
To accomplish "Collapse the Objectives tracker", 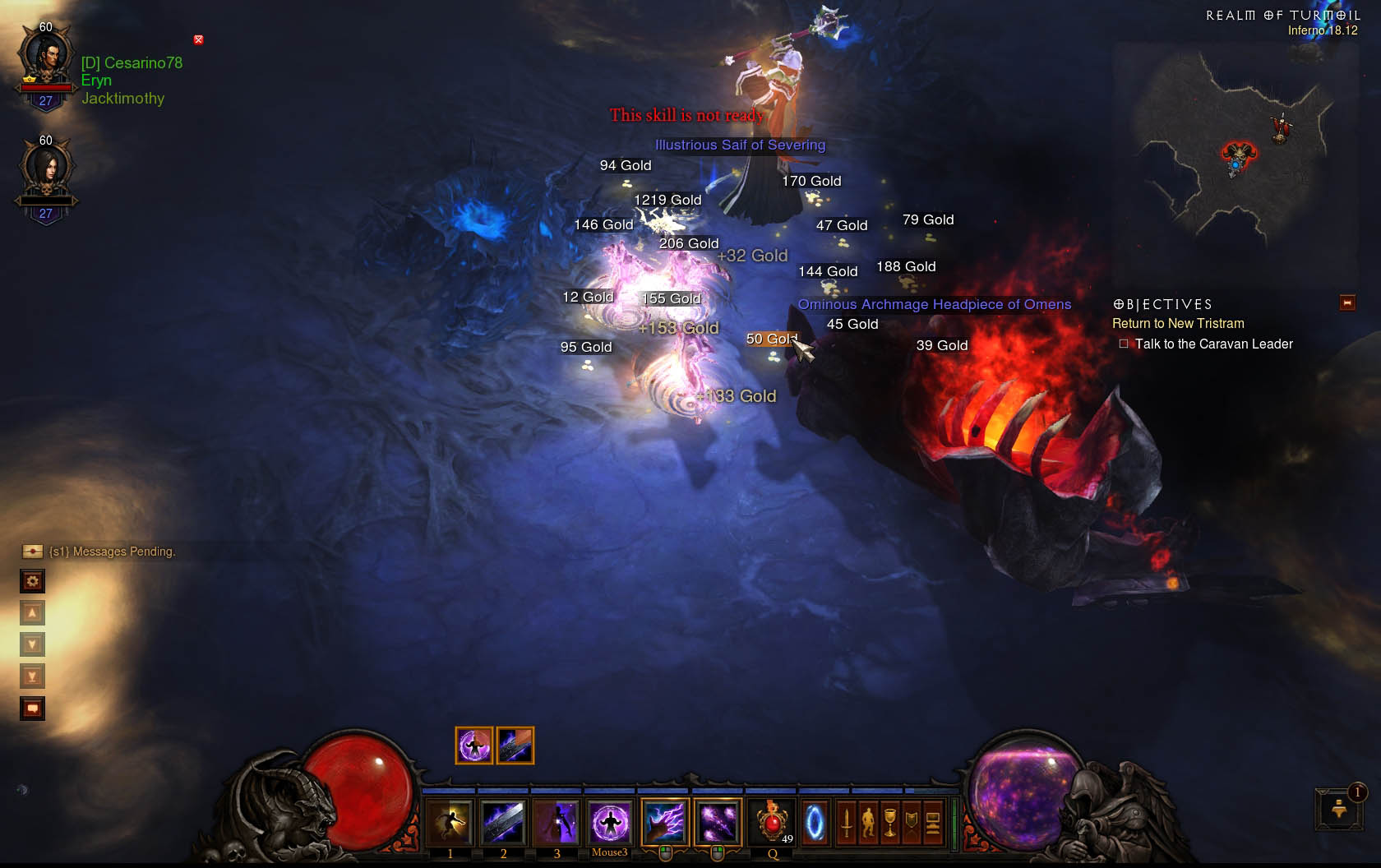I will tap(1347, 303).
